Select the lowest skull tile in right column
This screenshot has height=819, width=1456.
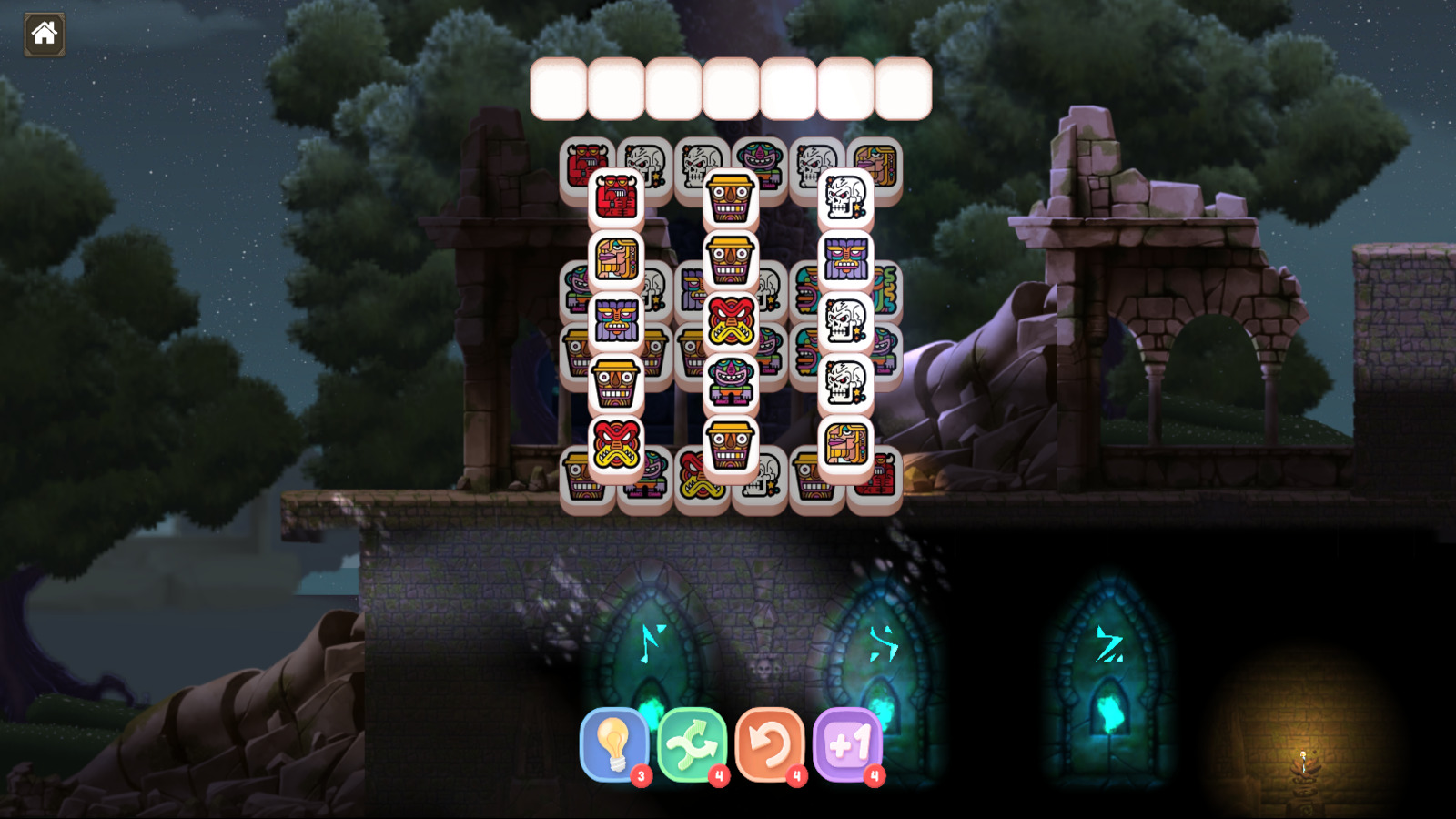click(843, 382)
